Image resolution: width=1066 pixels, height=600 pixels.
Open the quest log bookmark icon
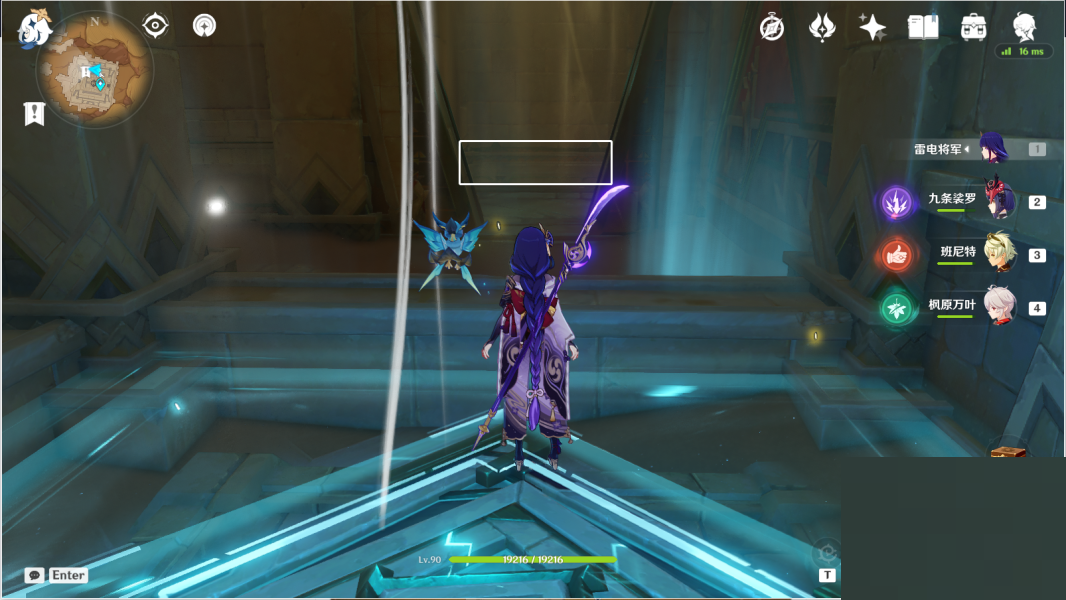pyautogui.click(x=35, y=113)
